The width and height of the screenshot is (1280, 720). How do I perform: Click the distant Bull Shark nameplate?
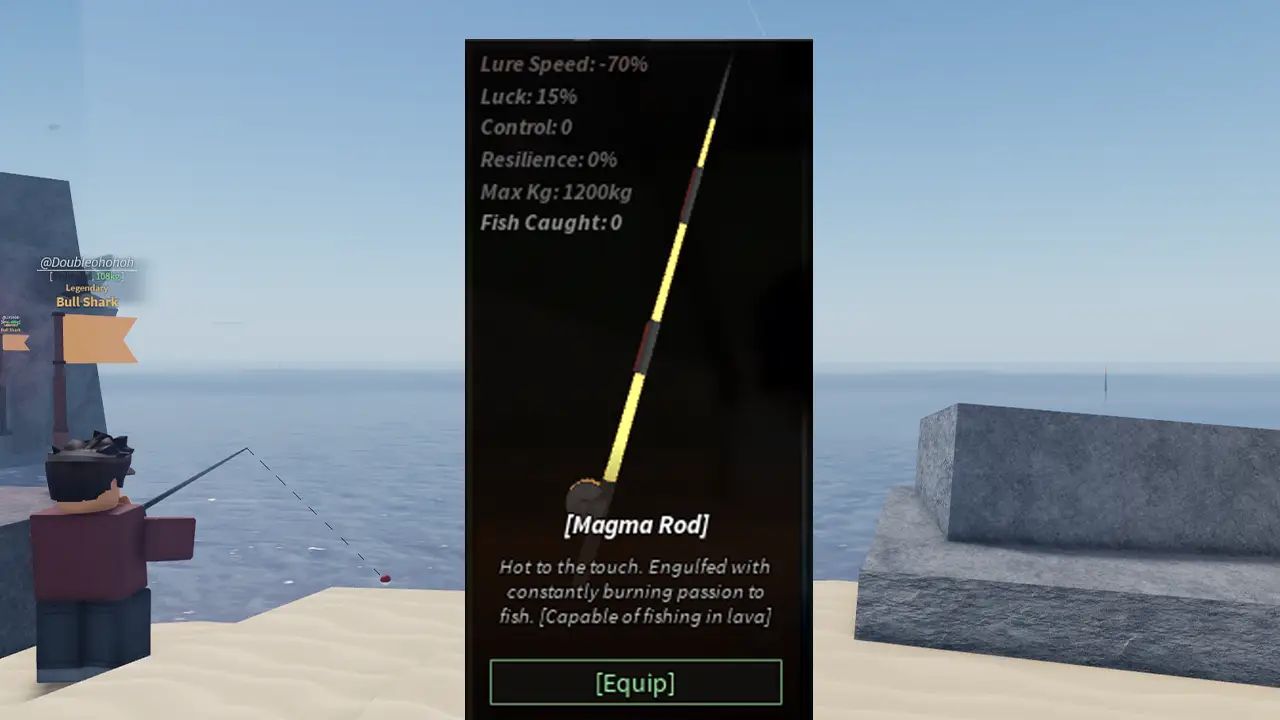tap(10, 323)
